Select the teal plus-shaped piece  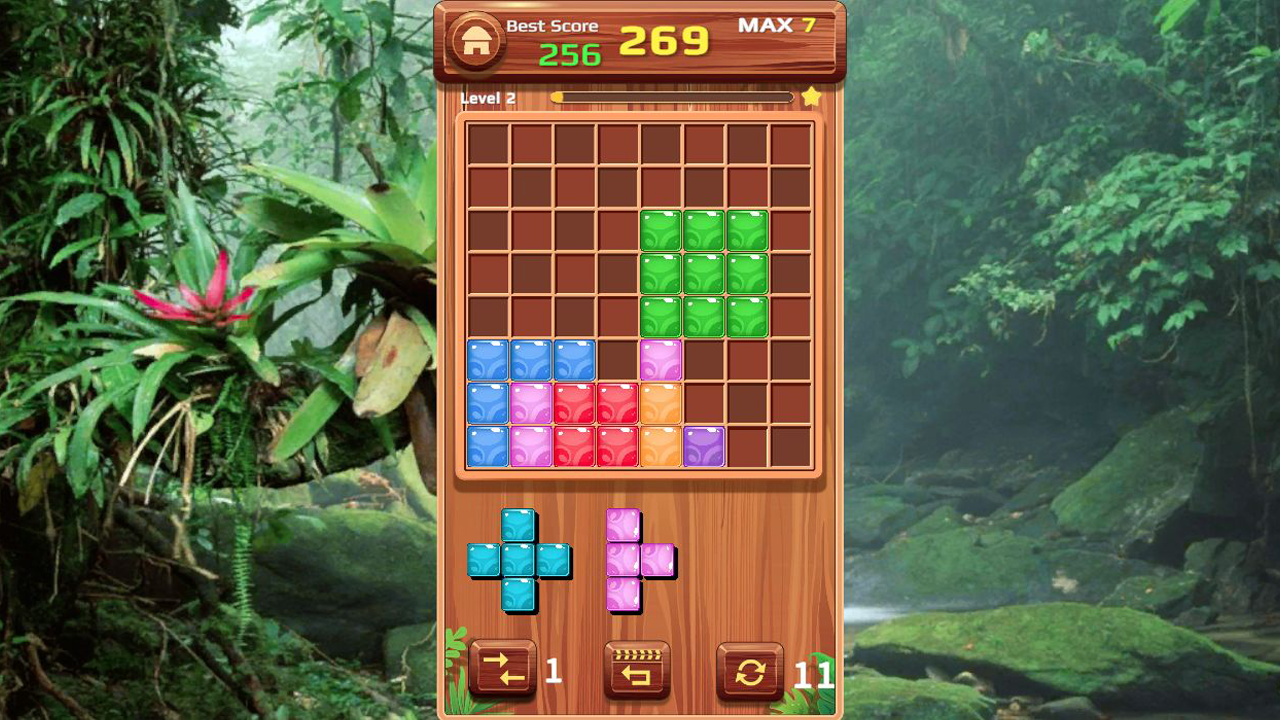click(x=518, y=560)
